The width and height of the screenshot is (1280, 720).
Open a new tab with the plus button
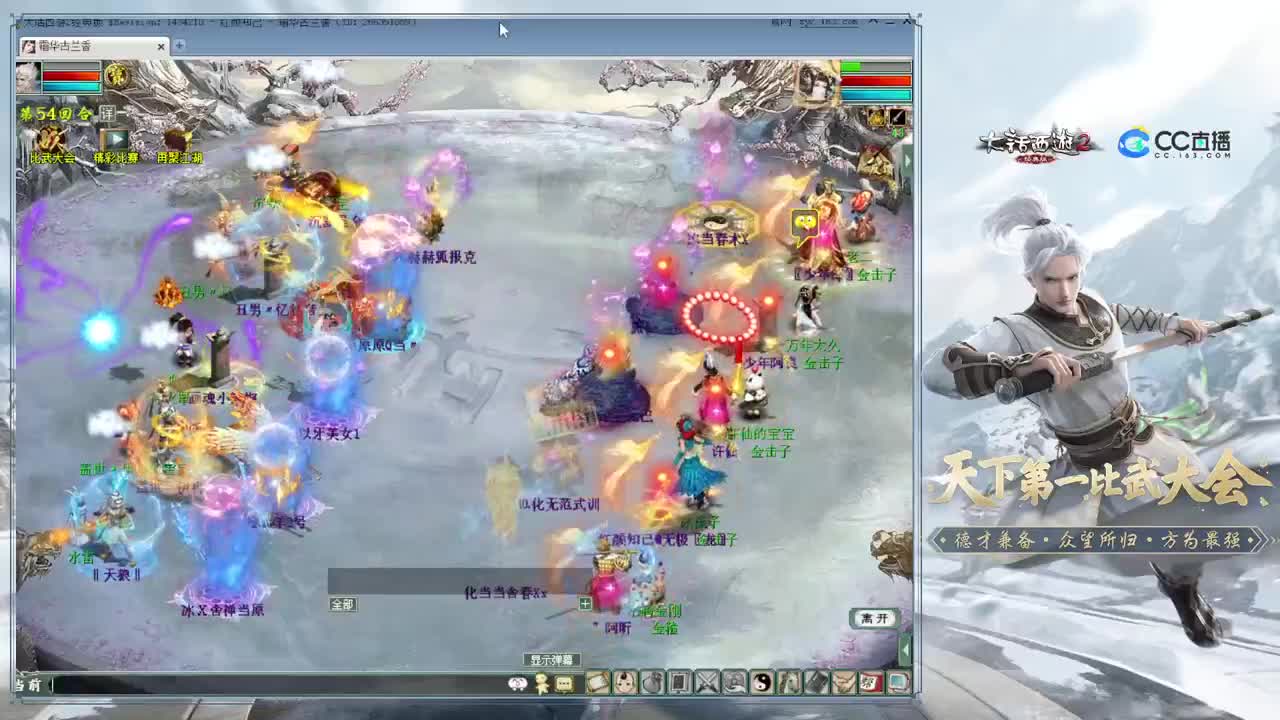[x=177, y=46]
